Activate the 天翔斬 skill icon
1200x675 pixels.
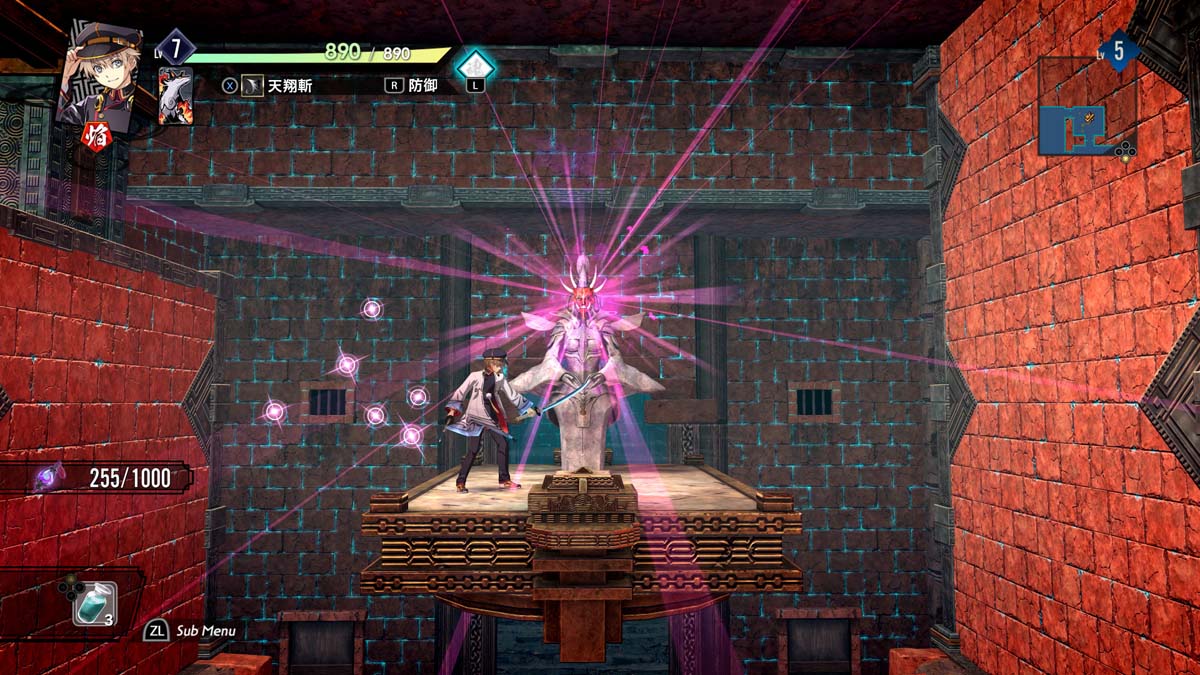pos(254,86)
